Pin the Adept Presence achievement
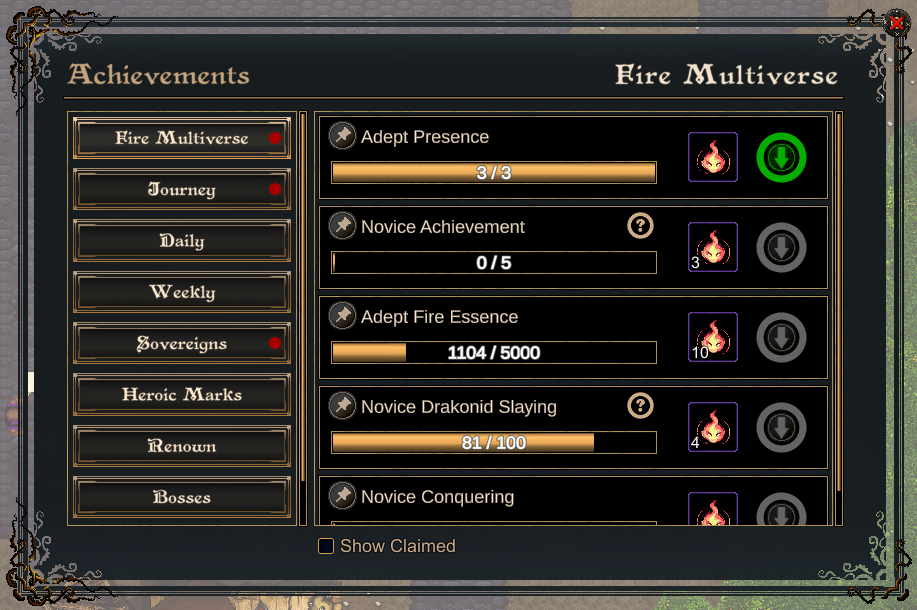The height and width of the screenshot is (610, 917). click(x=343, y=136)
